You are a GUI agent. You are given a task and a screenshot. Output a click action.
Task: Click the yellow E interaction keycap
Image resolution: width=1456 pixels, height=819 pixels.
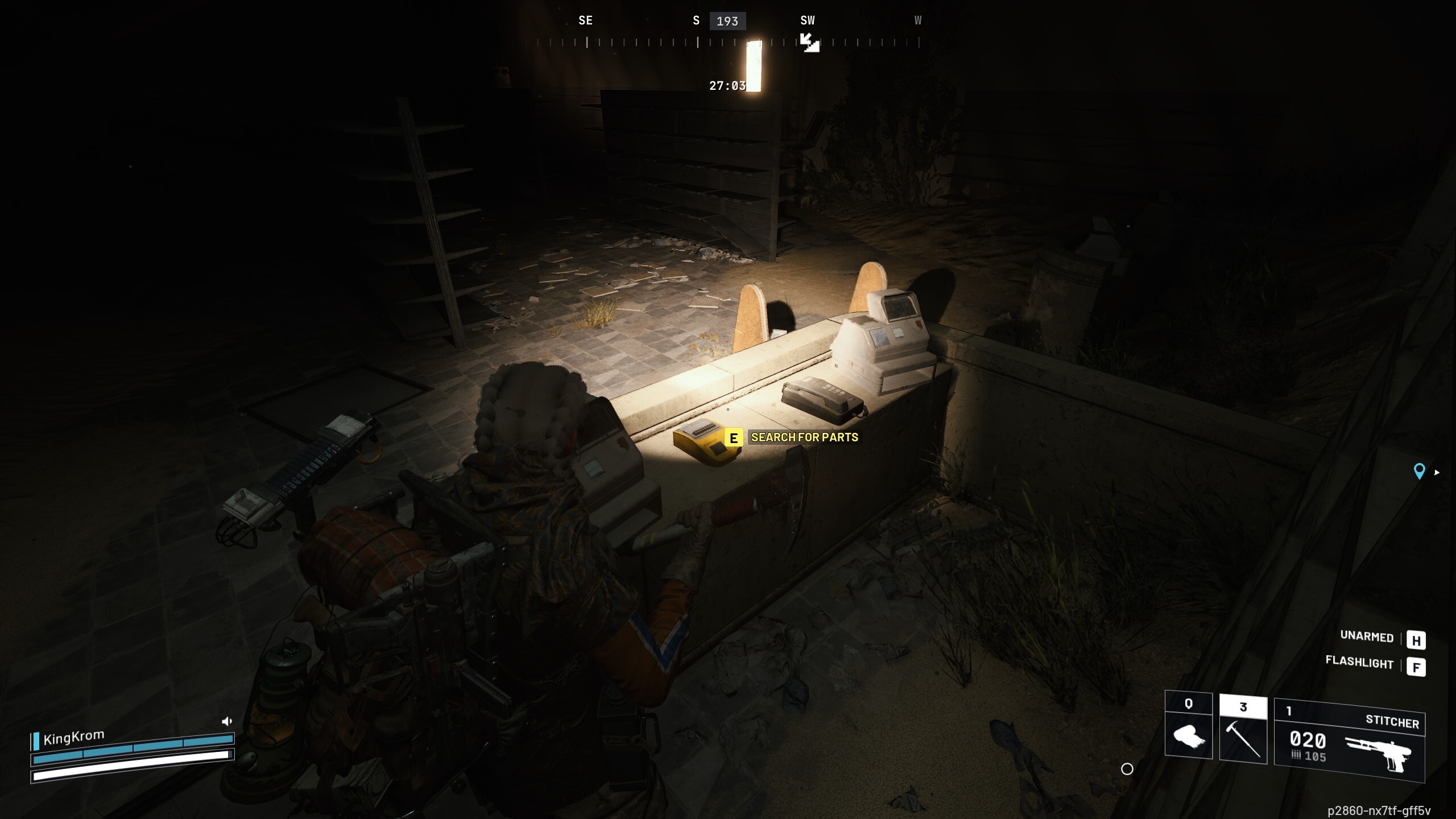coord(734,438)
